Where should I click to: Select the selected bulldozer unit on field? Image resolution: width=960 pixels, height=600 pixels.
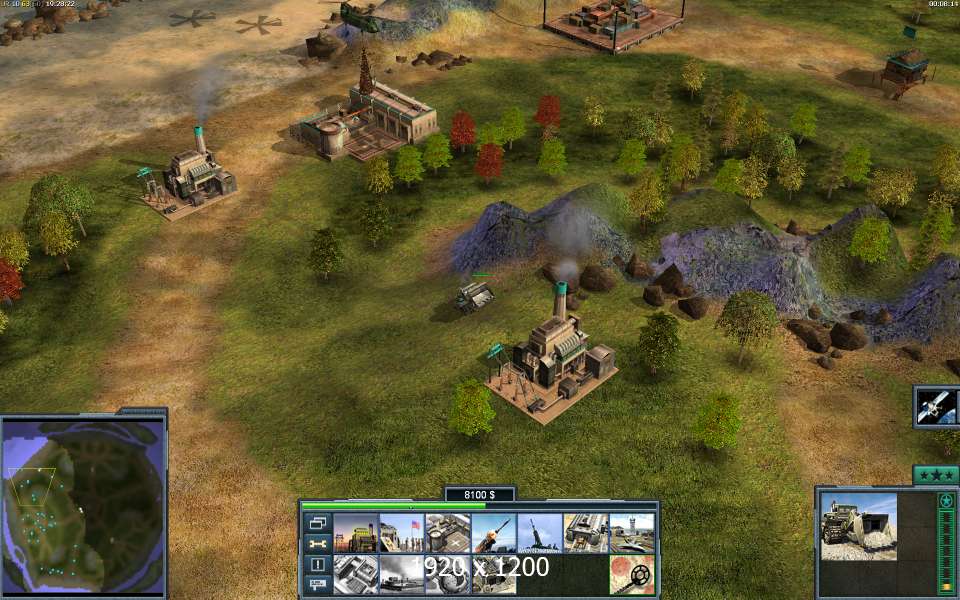474,297
